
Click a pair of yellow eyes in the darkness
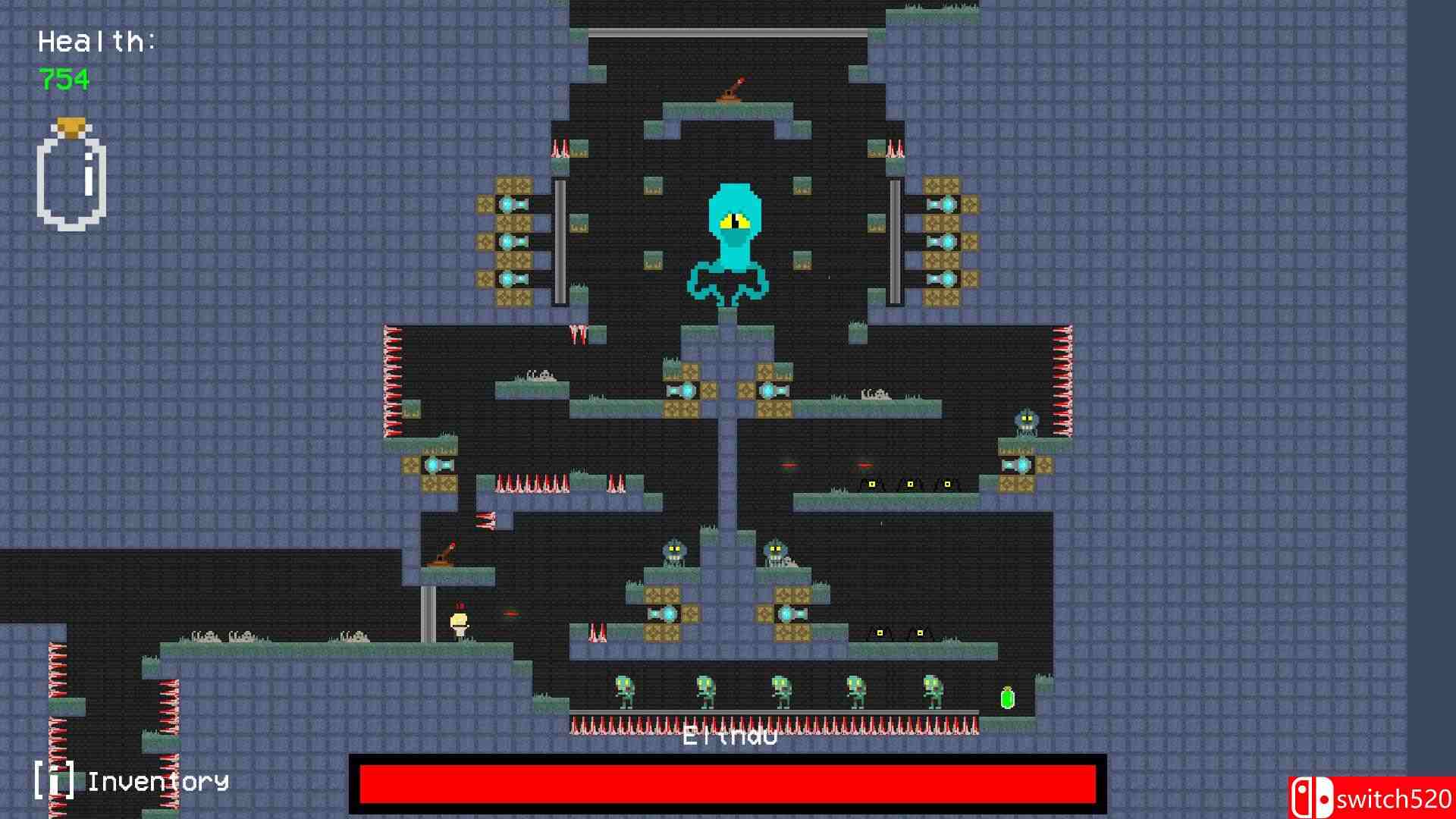coord(872,483)
